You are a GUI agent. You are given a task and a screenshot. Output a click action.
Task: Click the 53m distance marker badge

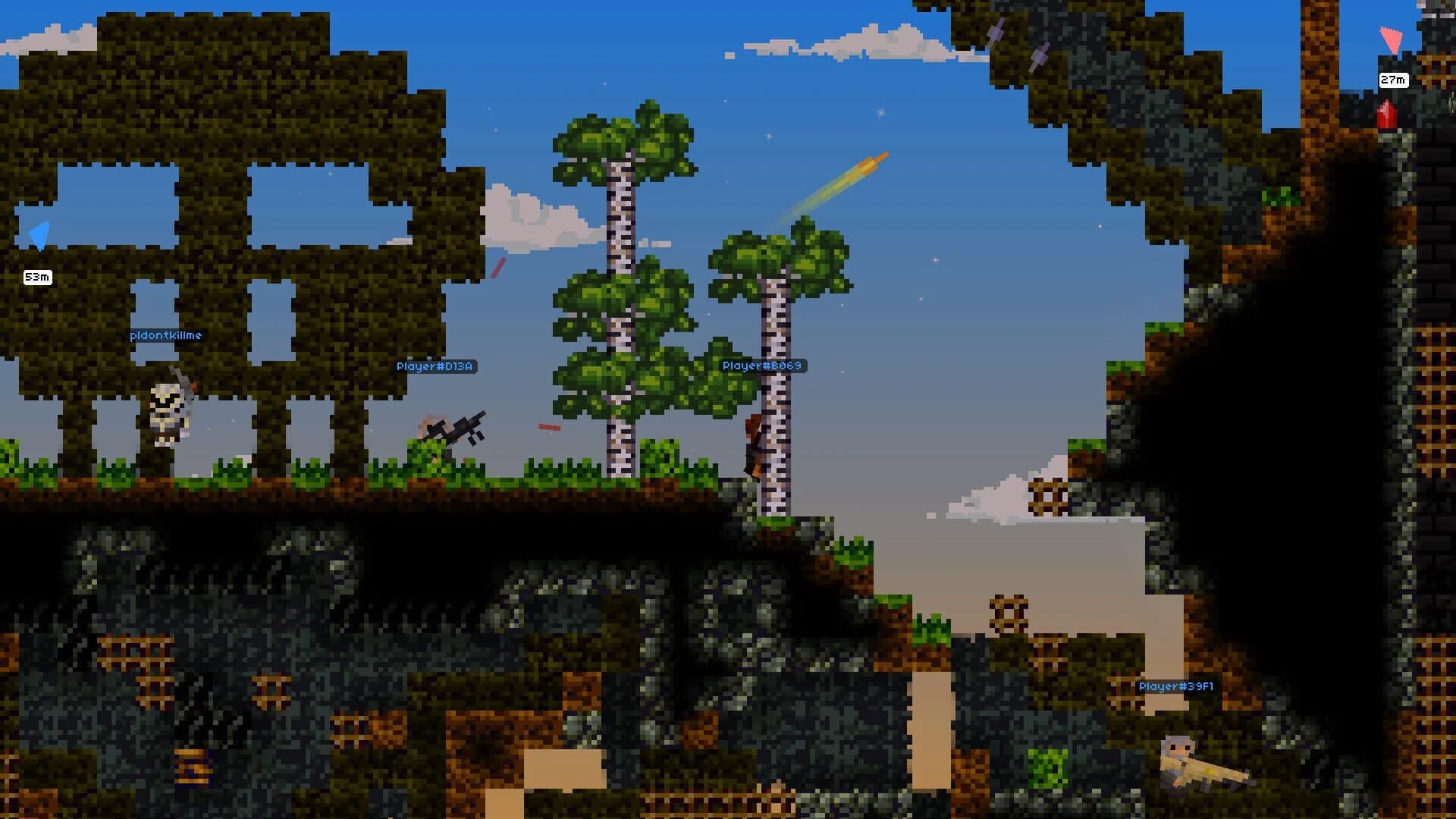click(x=38, y=278)
